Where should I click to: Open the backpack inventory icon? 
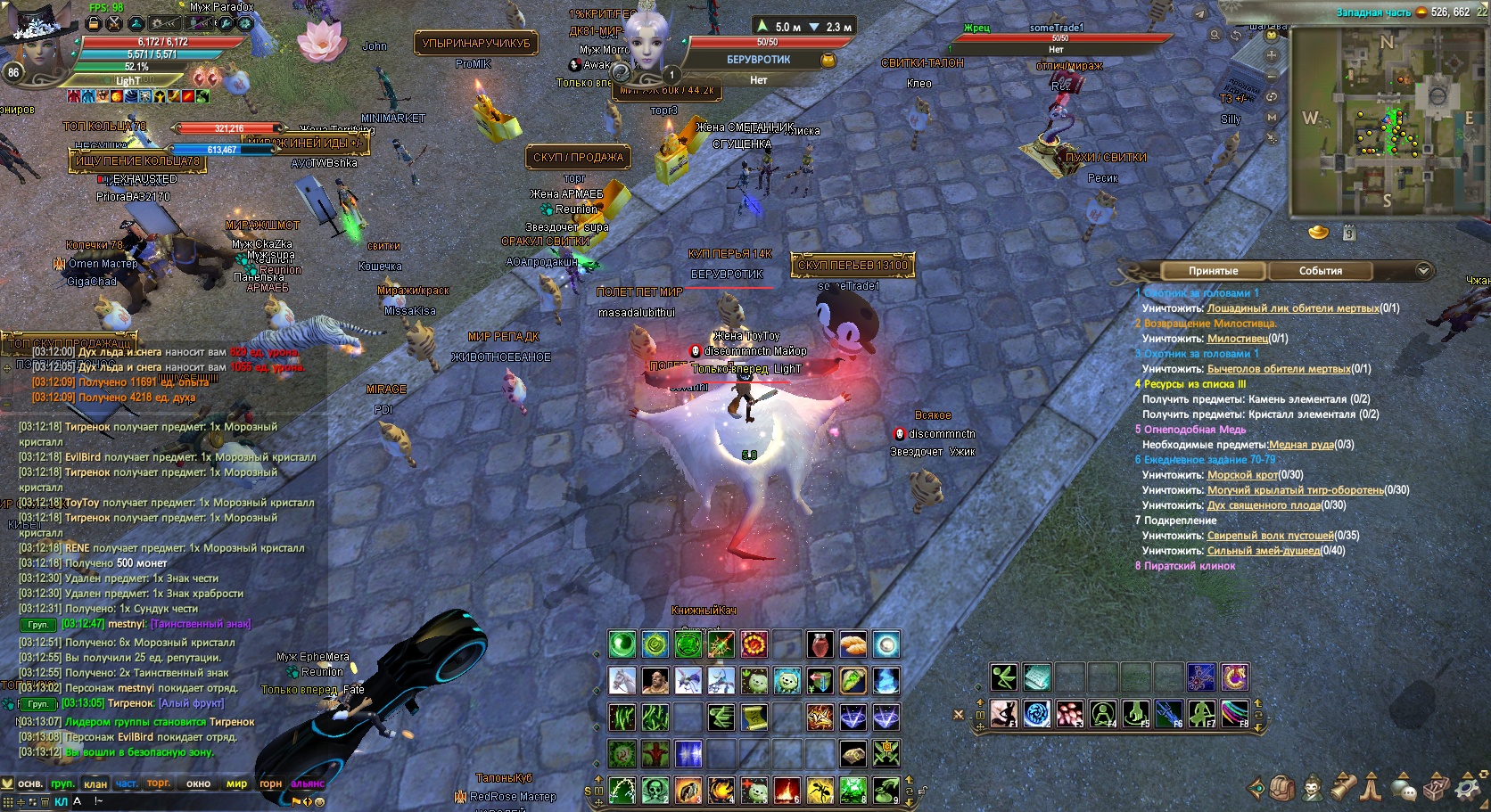point(1282,789)
